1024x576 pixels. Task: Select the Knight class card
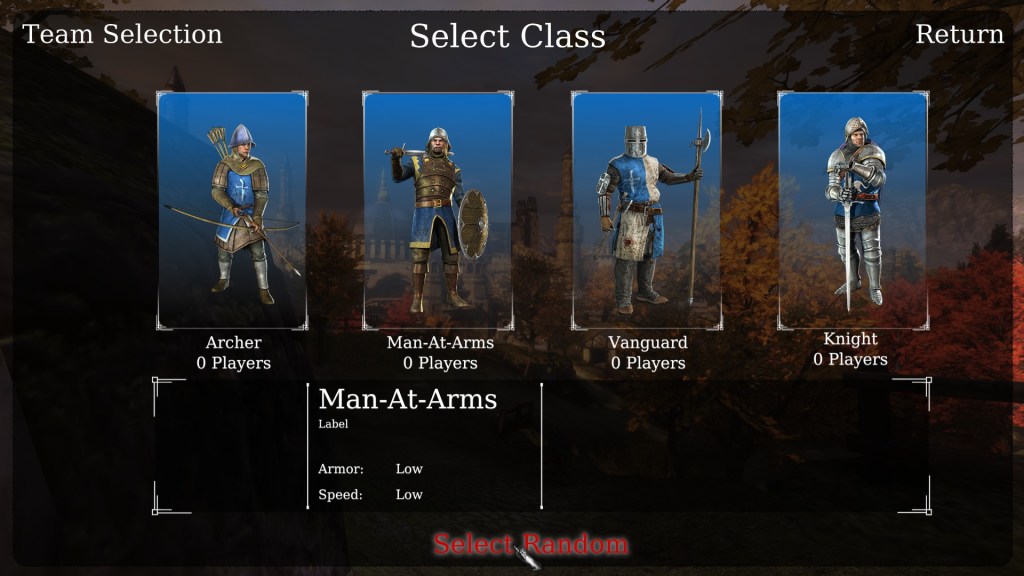click(x=852, y=210)
